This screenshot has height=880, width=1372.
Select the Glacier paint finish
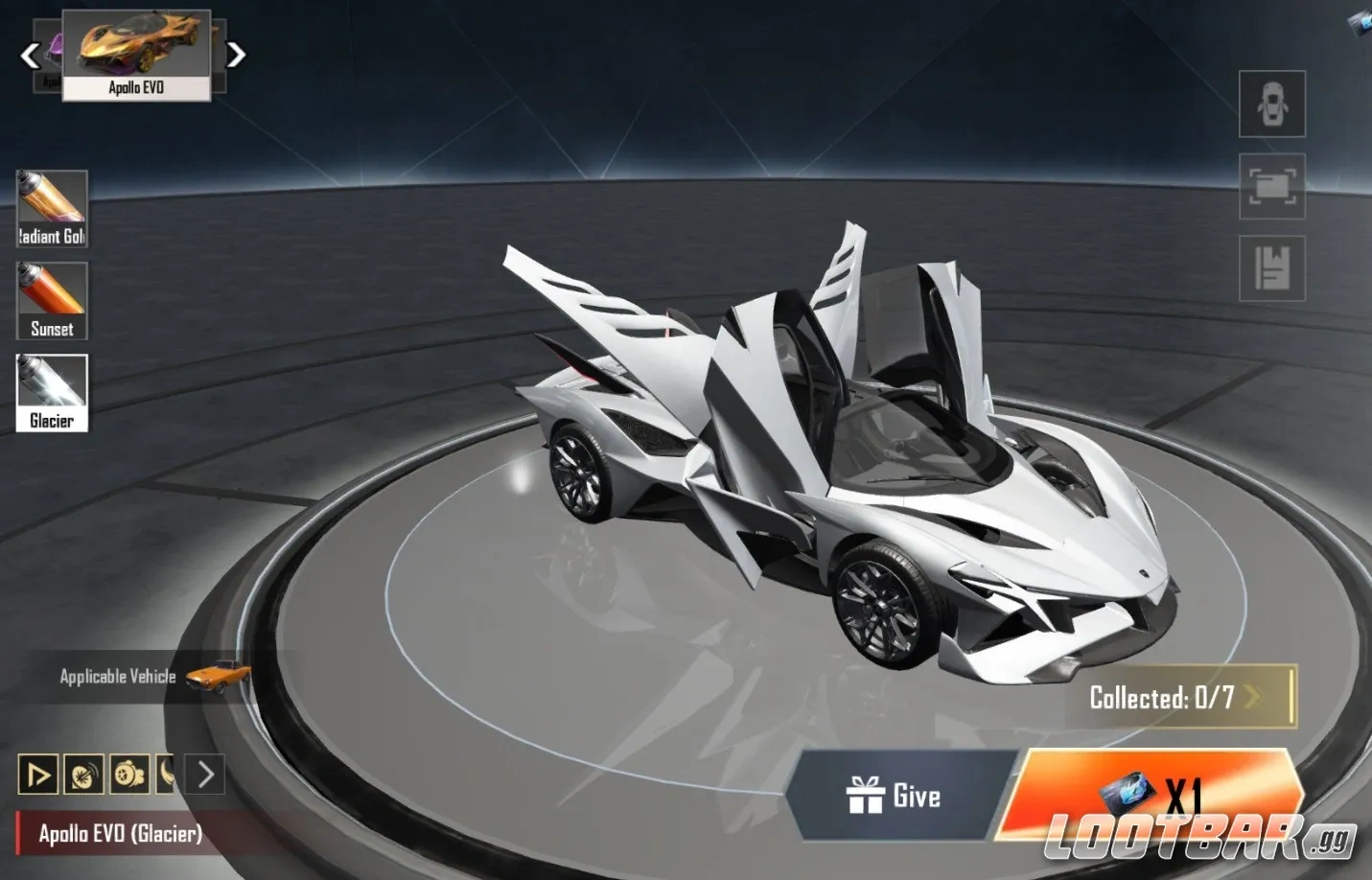coord(52,393)
